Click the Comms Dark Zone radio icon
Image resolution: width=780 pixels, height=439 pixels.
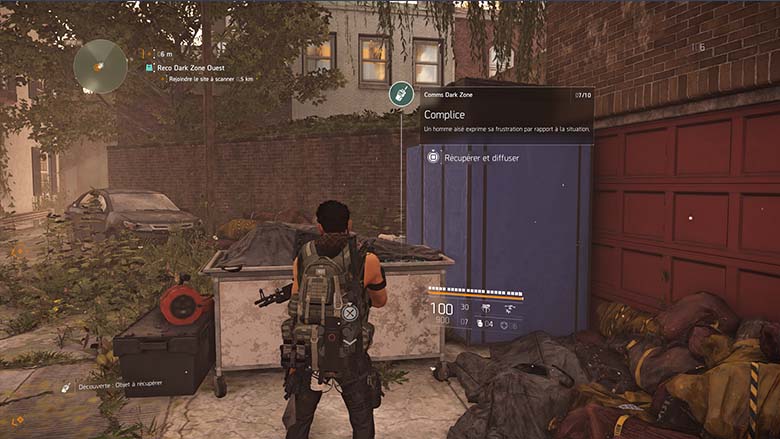[401, 95]
